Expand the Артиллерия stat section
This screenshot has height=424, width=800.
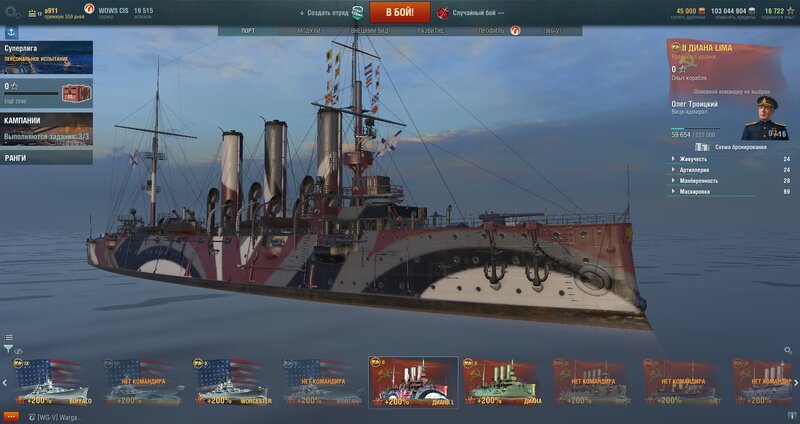click(694, 170)
